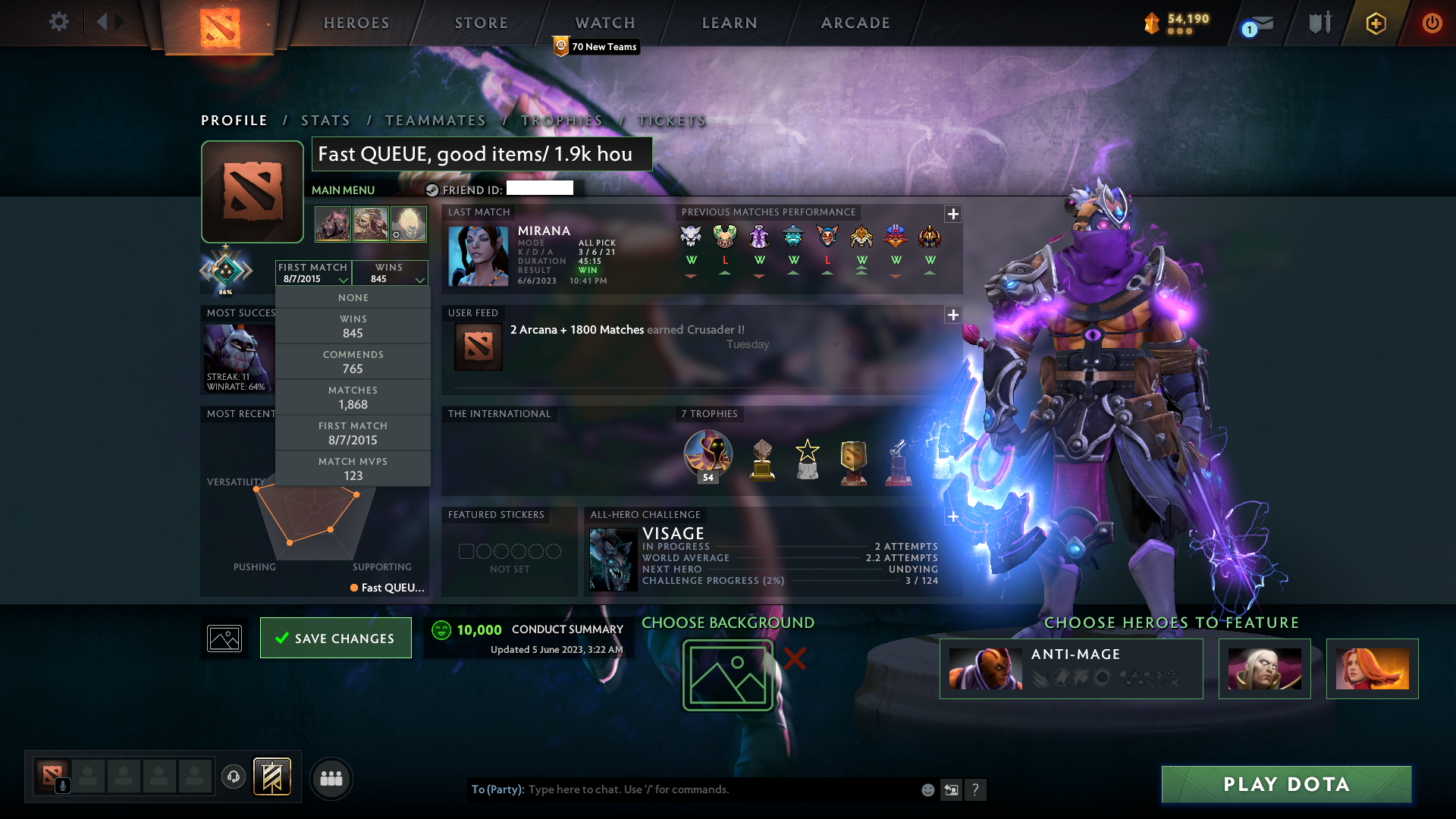Click the power/exit icon top right
The height and width of the screenshot is (819, 1456).
[x=1432, y=24]
